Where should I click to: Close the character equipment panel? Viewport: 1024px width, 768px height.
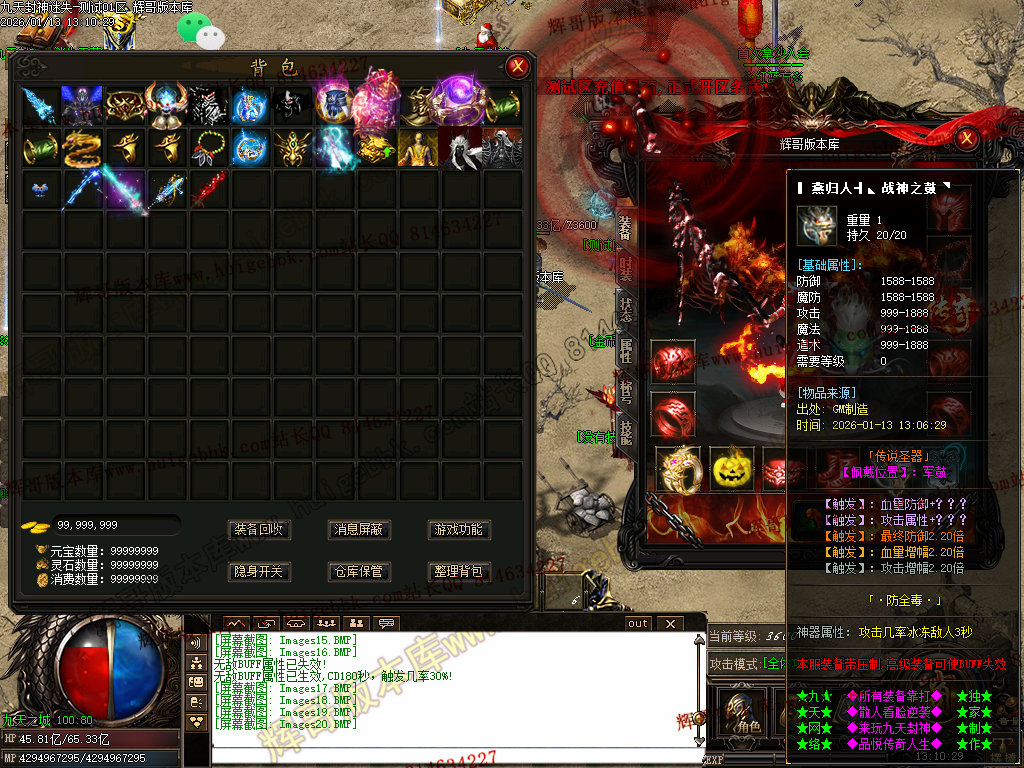pyautogui.click(x=966, y=139)
